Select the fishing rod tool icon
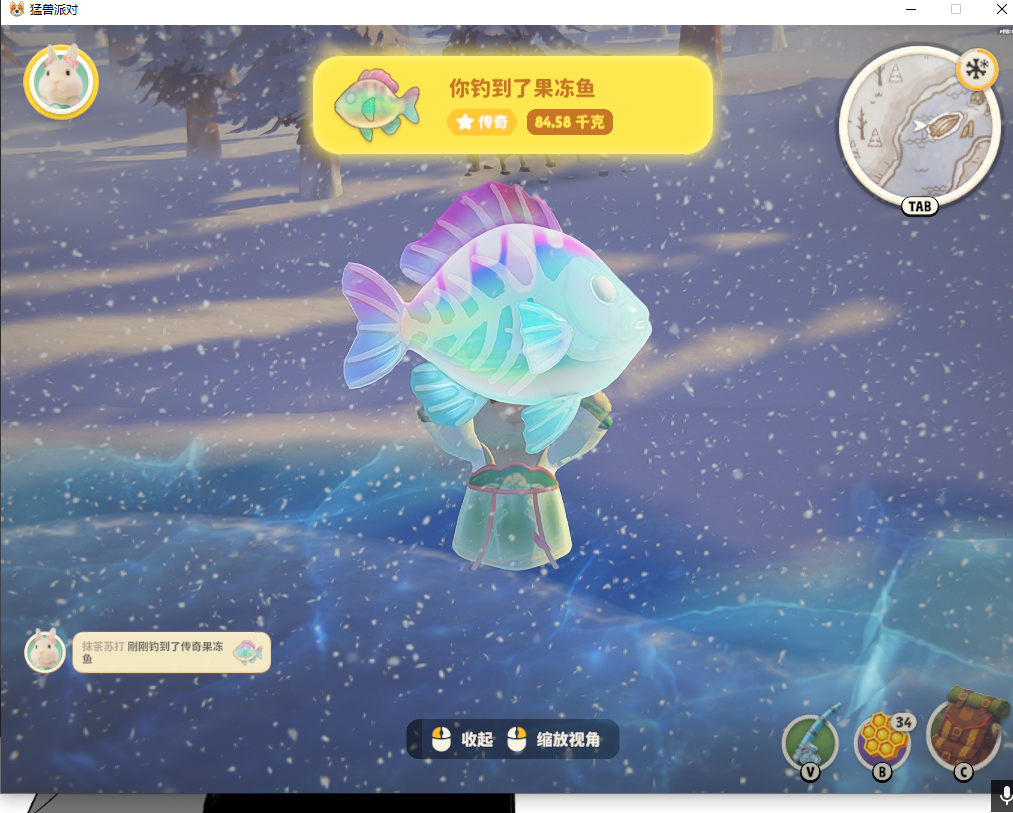 [809, 743]
